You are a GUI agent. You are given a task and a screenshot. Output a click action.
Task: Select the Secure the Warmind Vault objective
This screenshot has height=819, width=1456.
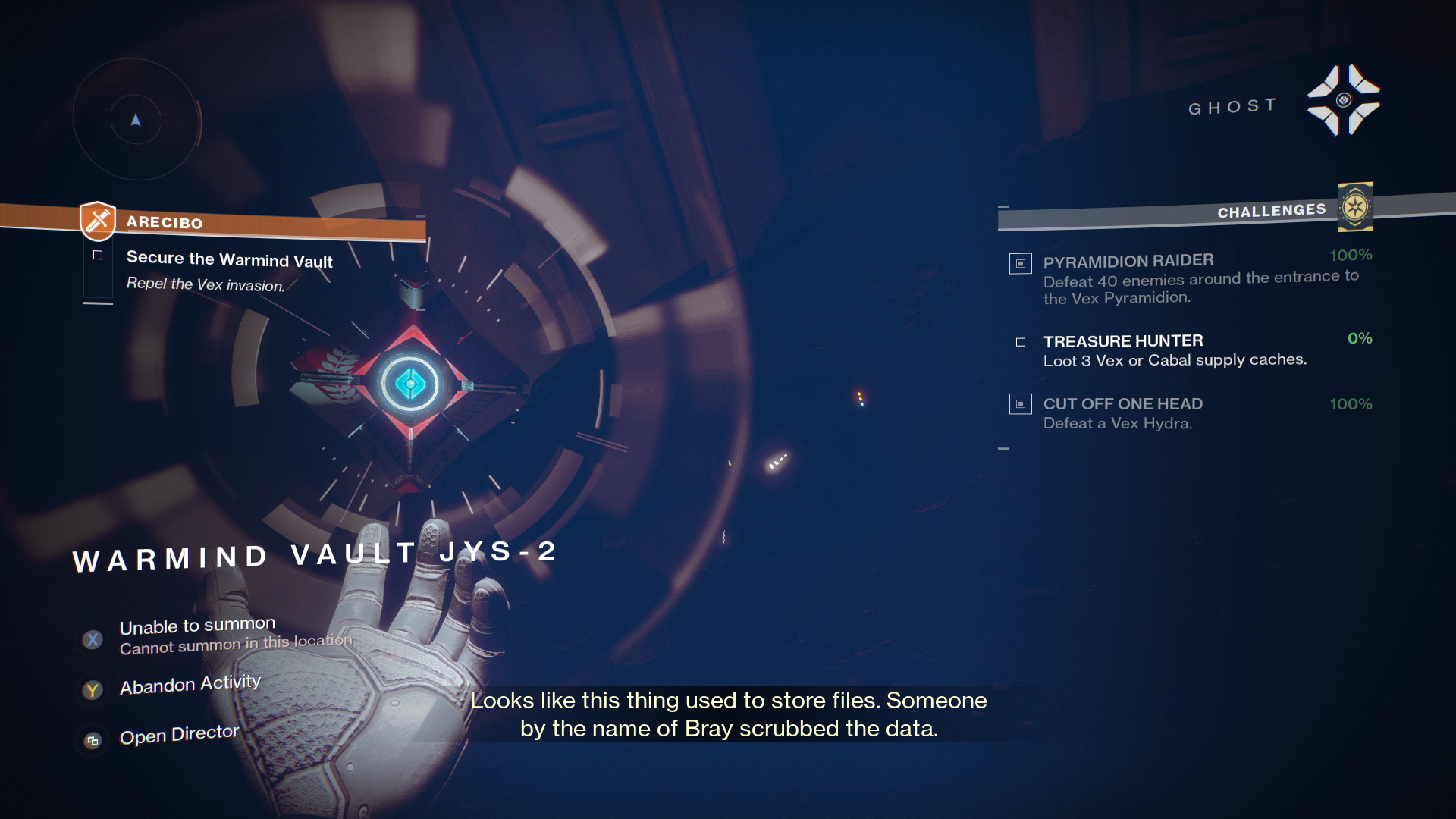click(229, 259)
